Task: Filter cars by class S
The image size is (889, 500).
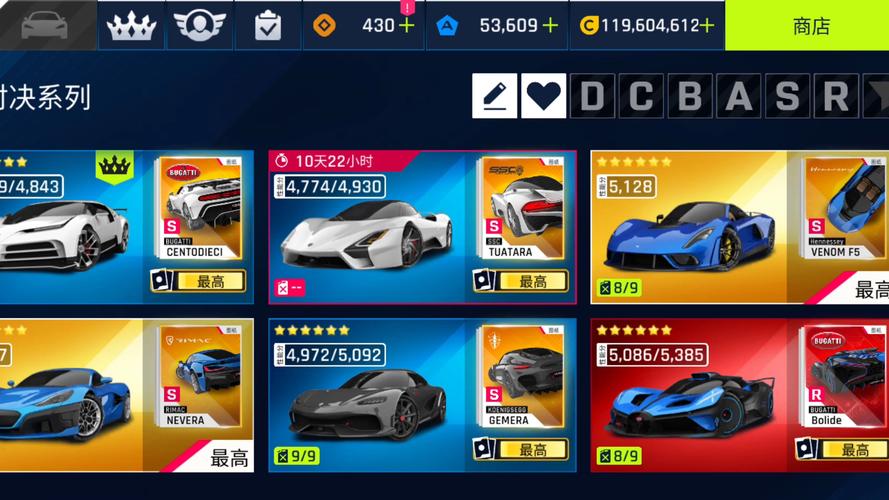Action: [787, 96]
